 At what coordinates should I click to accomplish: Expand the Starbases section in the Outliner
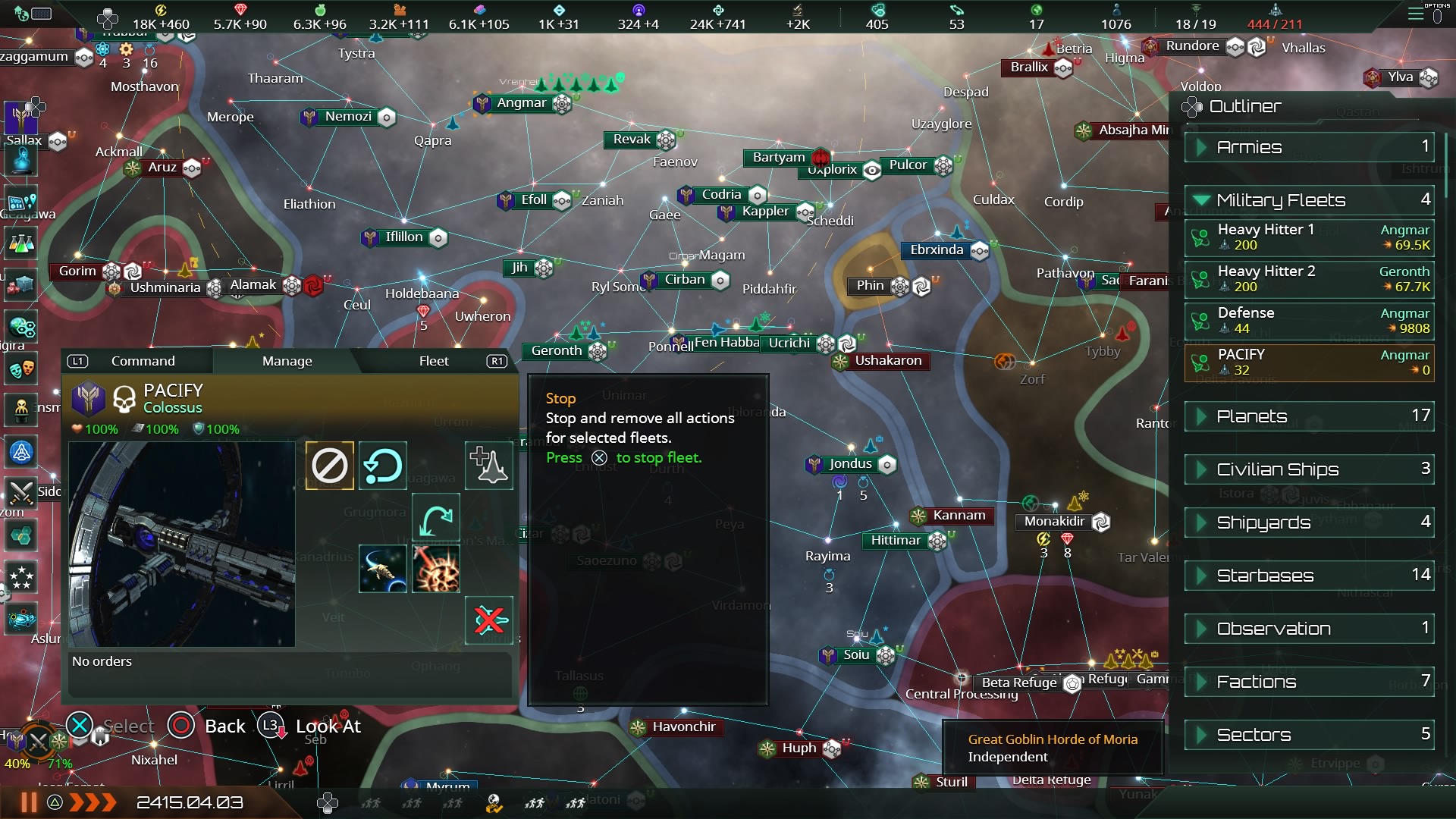point(1308,576)
